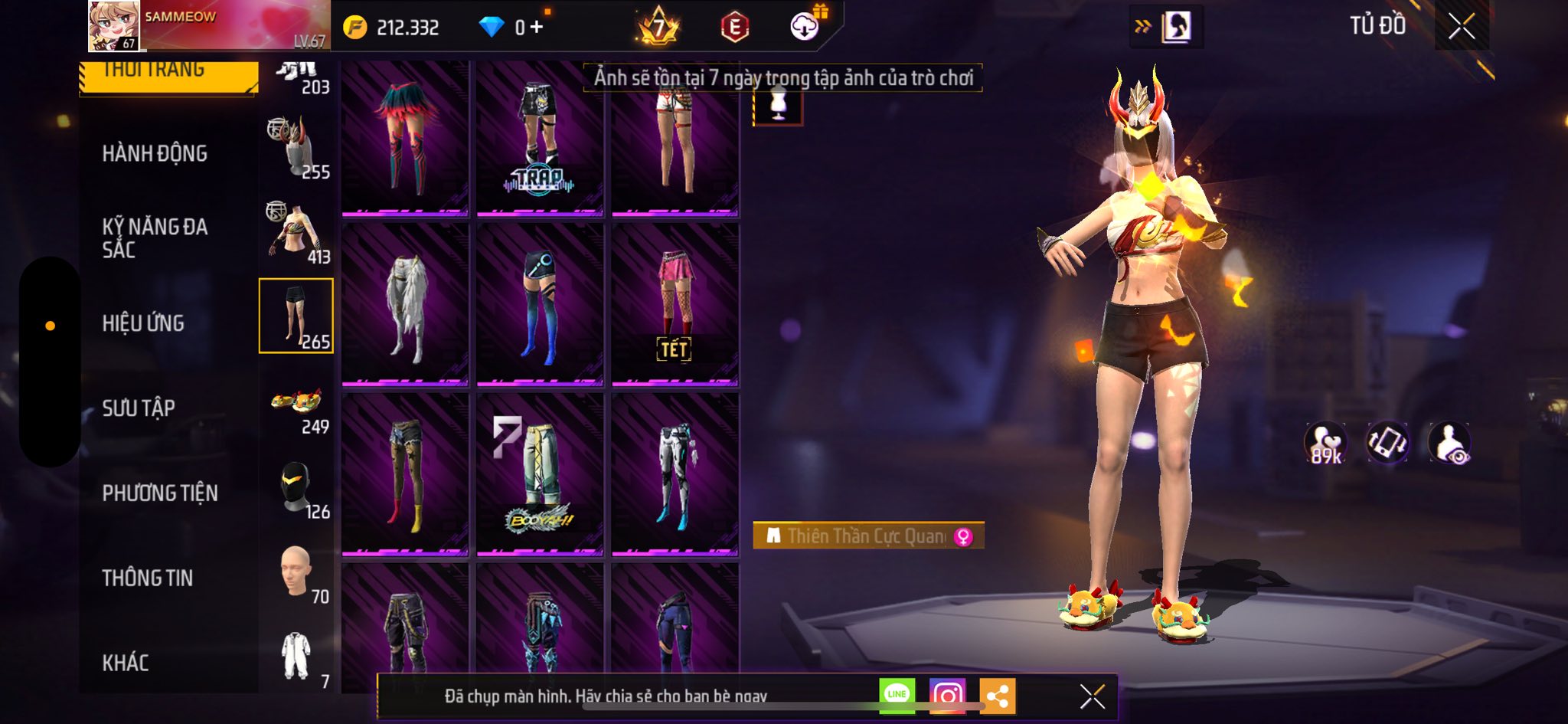Open the face category with 70 items
The width and height of the screenshot is (1568, 724).
click(297, 573)
